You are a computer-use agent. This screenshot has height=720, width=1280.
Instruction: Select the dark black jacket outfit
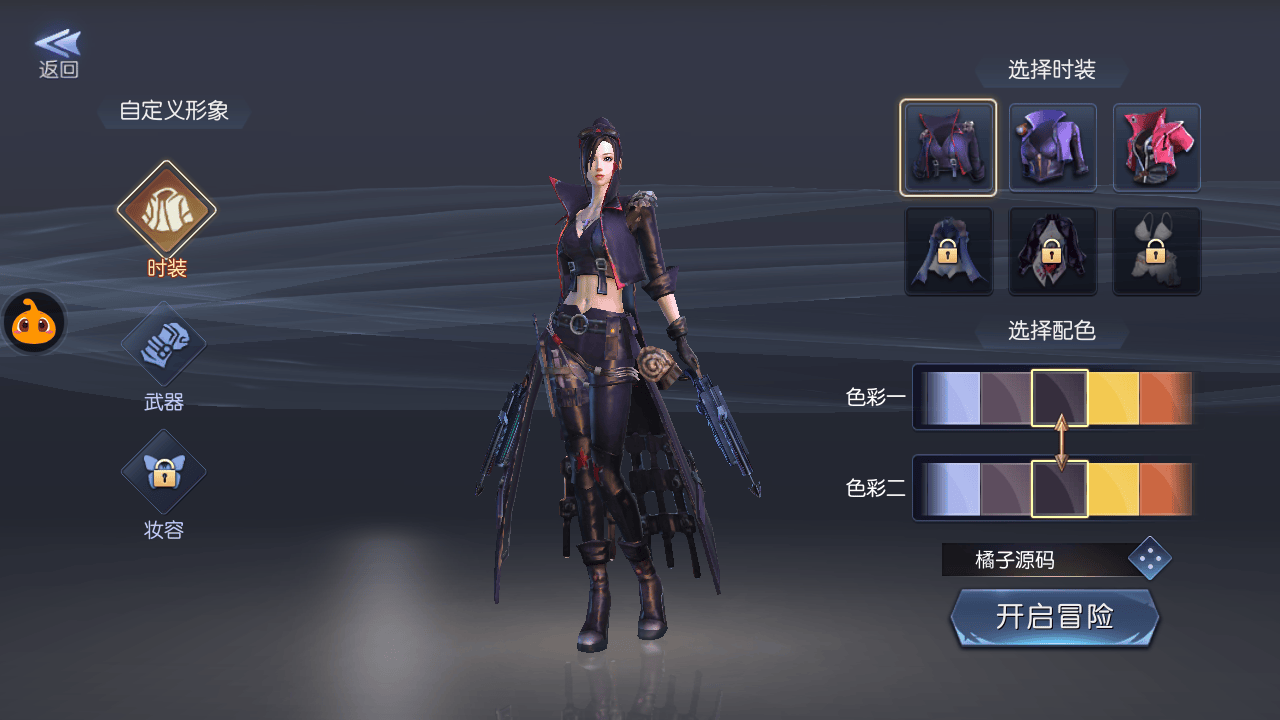(948, 148)
